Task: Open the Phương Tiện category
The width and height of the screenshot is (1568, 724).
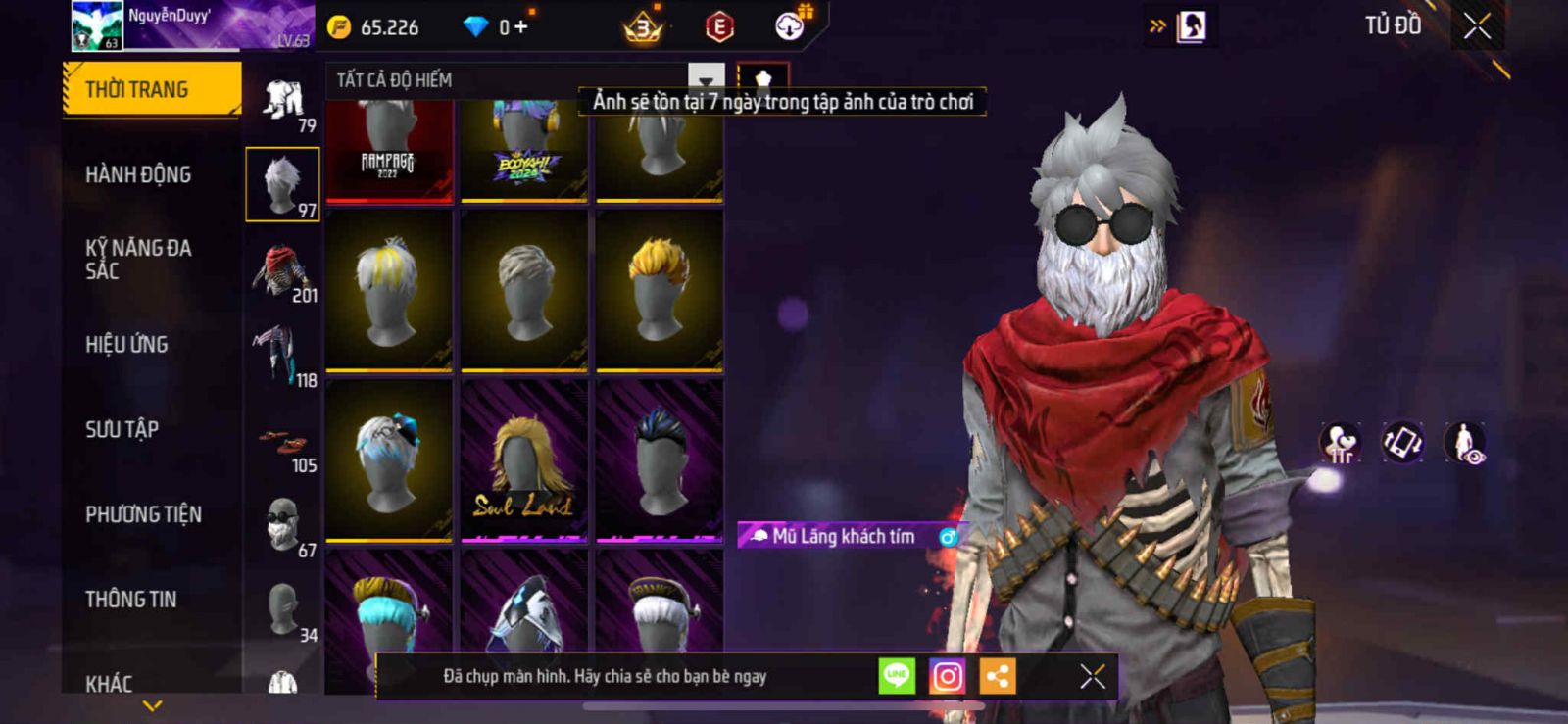Action: tap(143, 514)
